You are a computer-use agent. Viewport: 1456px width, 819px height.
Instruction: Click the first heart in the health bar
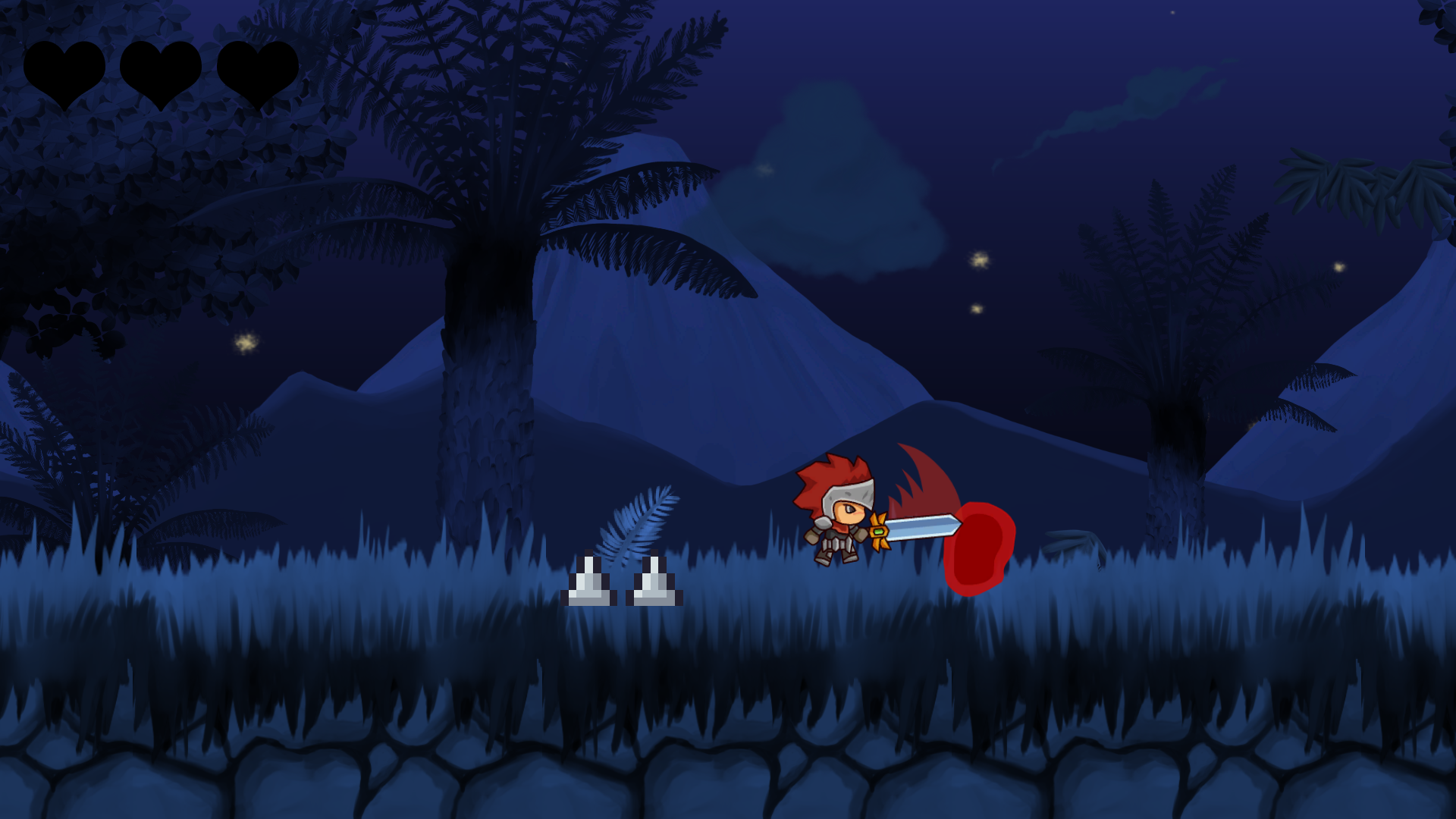point(64,72)
